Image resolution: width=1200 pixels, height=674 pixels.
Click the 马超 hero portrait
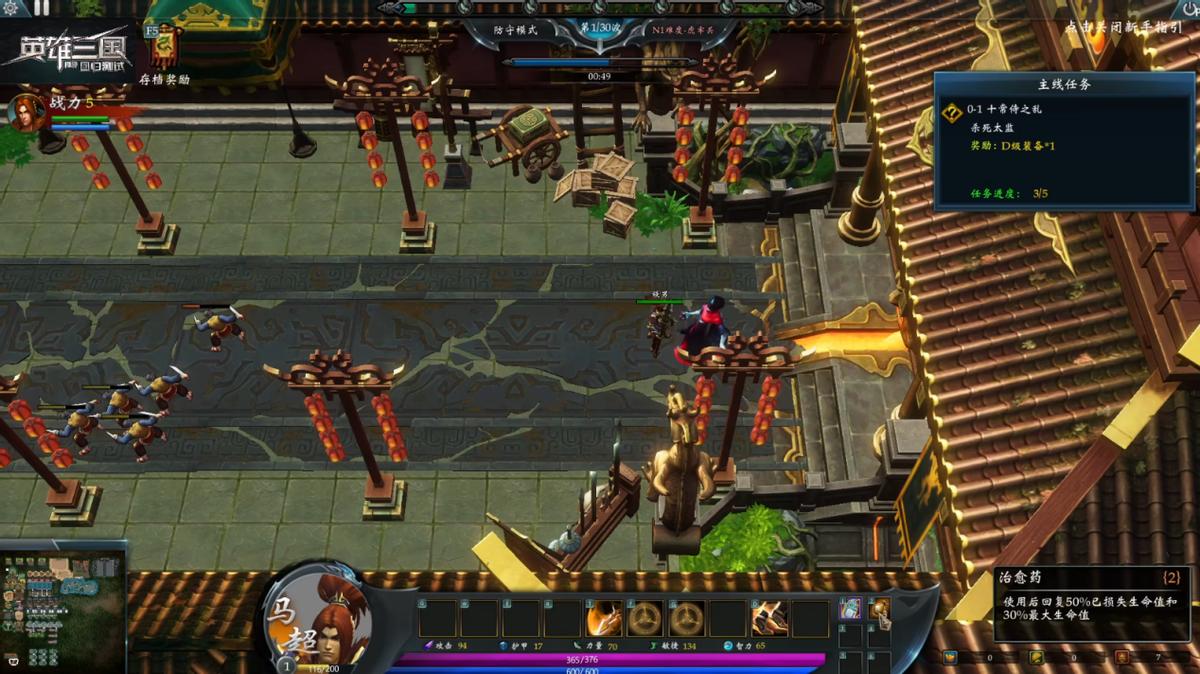click(320, 617)
